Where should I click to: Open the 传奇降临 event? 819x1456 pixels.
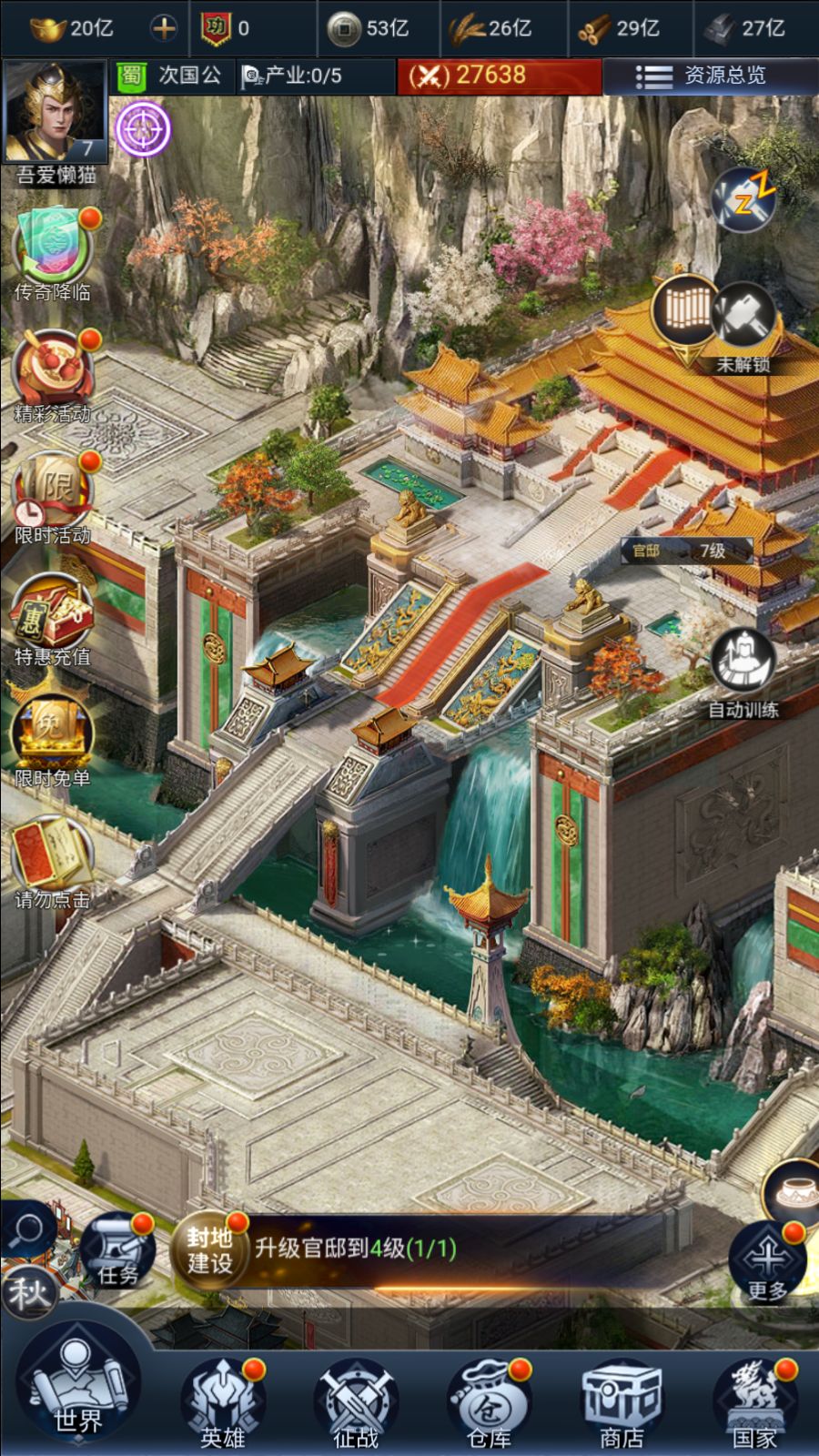click(x=52, y=248)
